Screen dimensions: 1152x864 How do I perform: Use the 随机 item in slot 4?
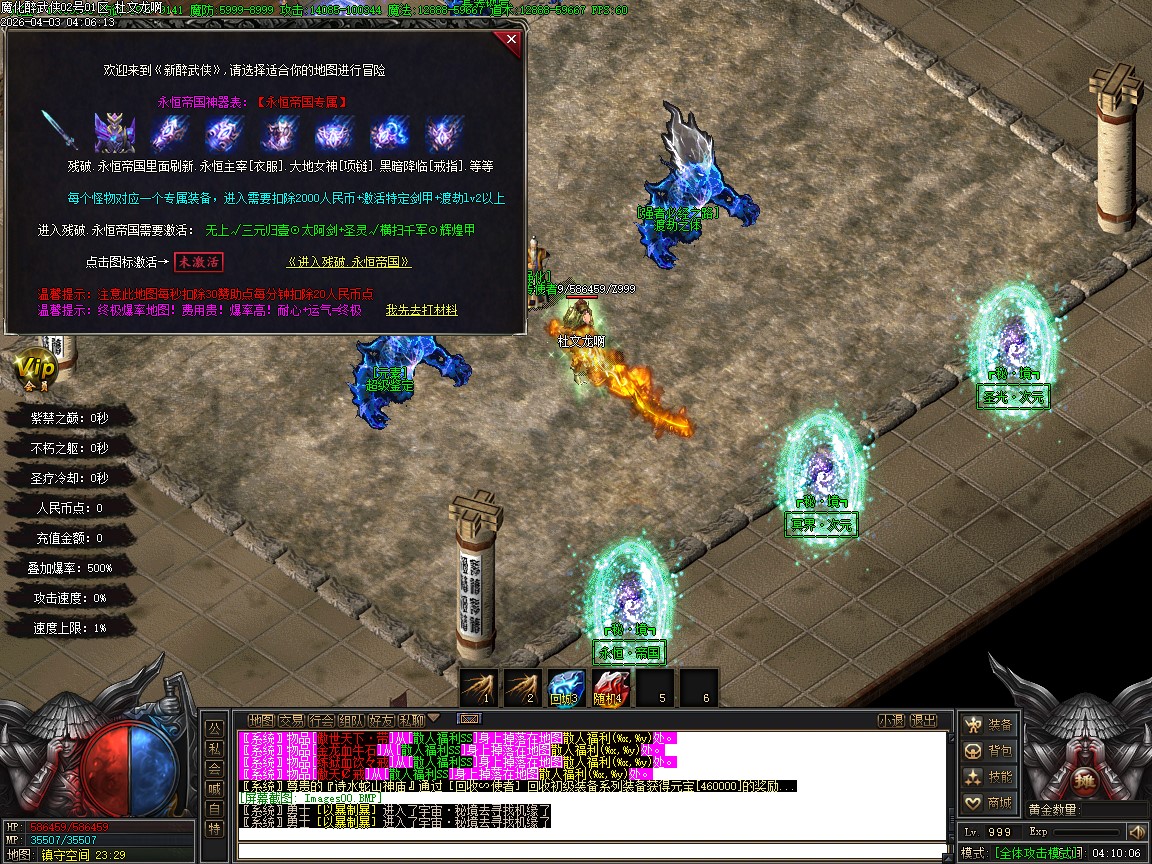click(x=610, y=687)
